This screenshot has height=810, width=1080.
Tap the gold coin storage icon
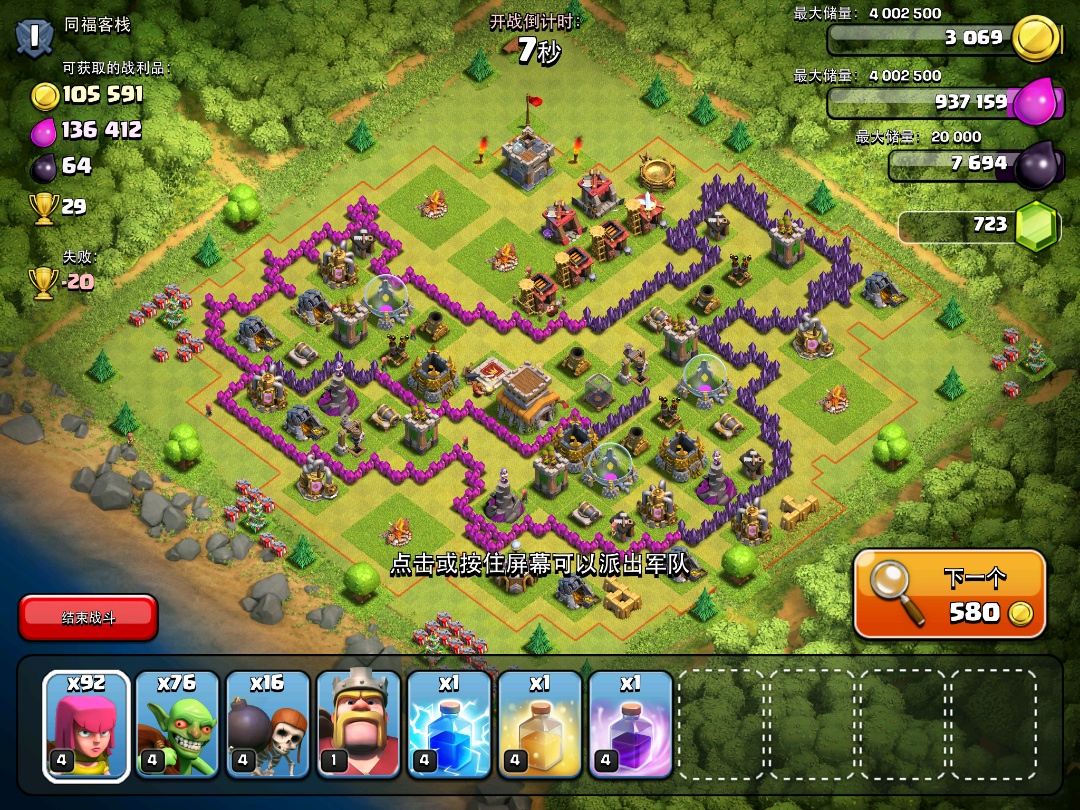pos(1035,38)
